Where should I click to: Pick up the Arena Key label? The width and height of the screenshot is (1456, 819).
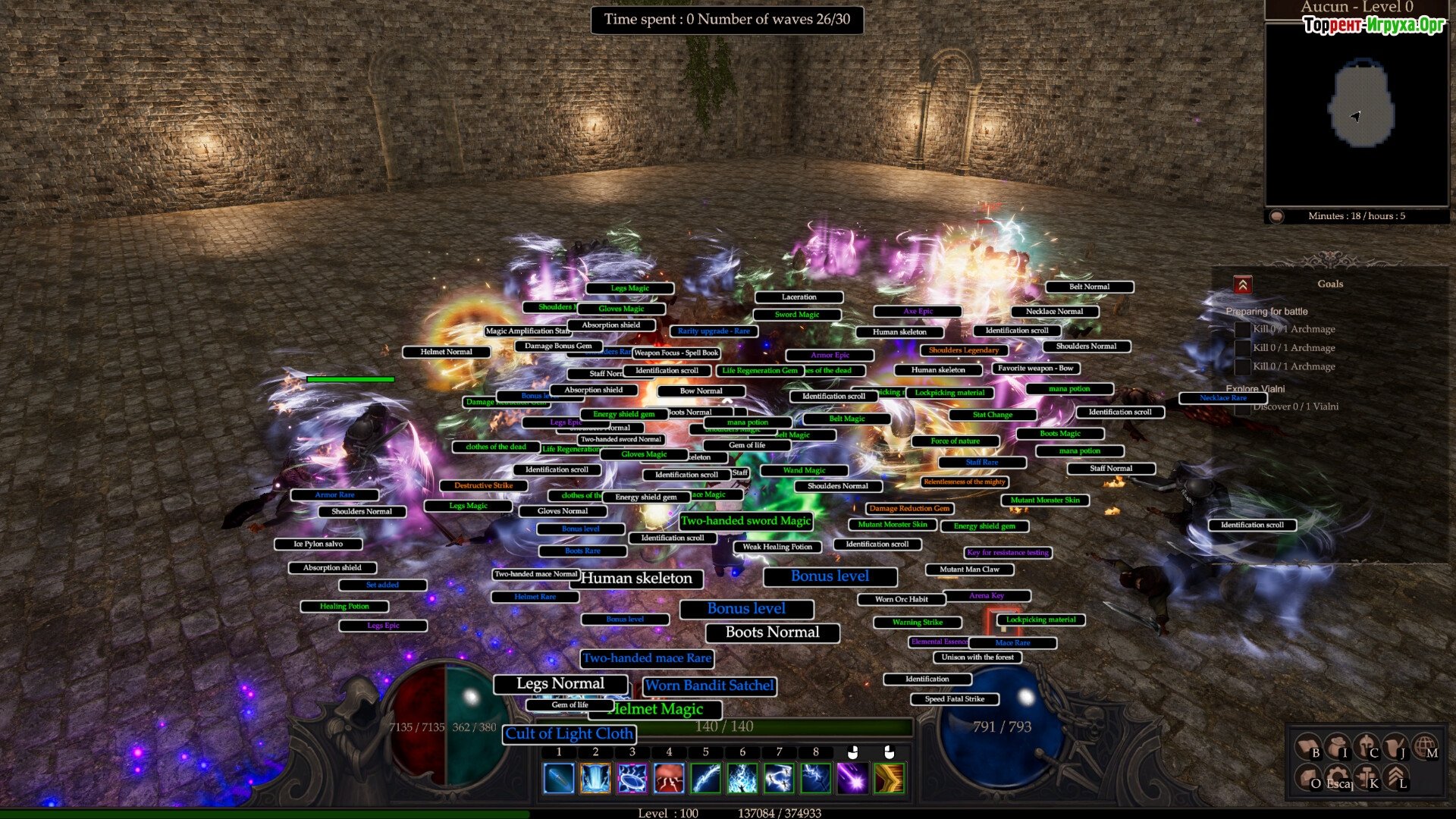pos(986,596)
